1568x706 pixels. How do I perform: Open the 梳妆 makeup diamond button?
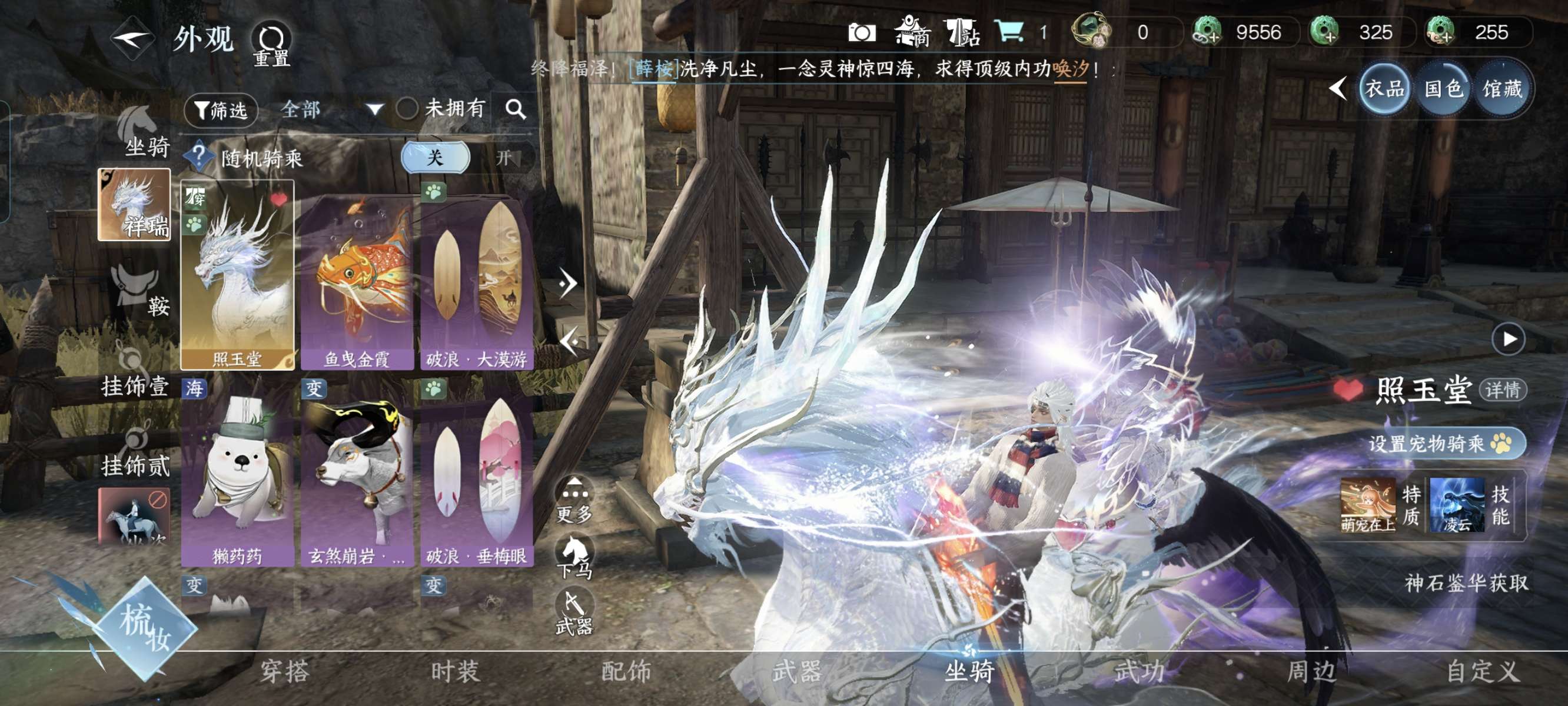coord(144,627)
